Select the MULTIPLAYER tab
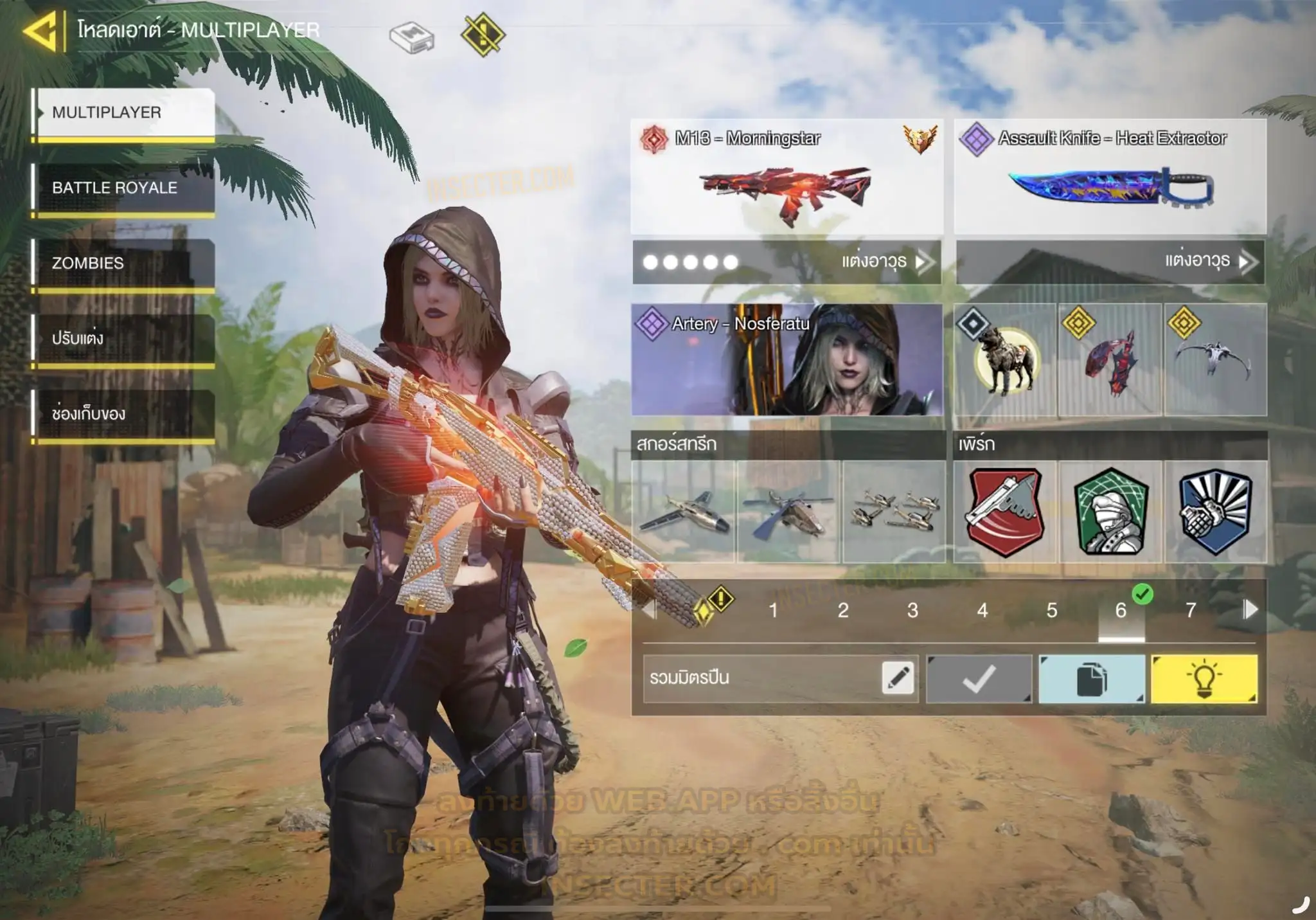Screen dimensions: 1316x920 coord(123,113)
